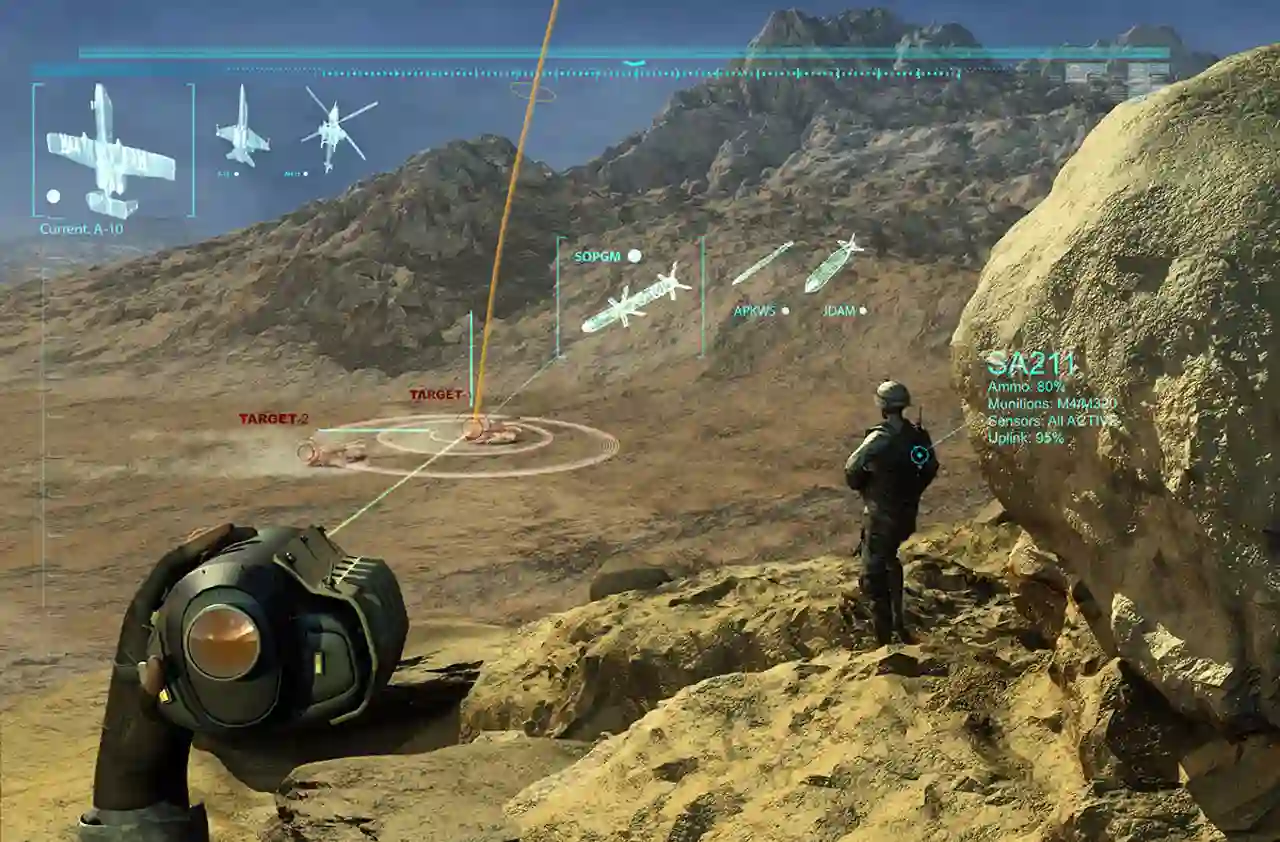Click the circular marker on the soldier
The width and height of the screenshot is (1280, 842).
[919, 455]
